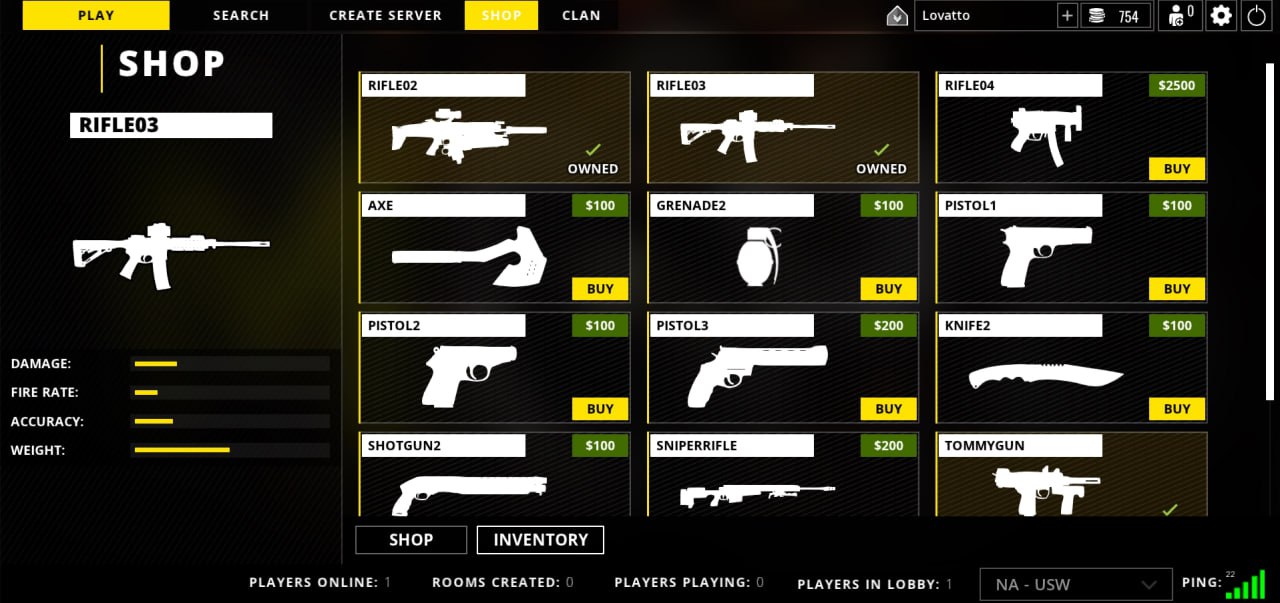Open the gear settings icon

1221,16
